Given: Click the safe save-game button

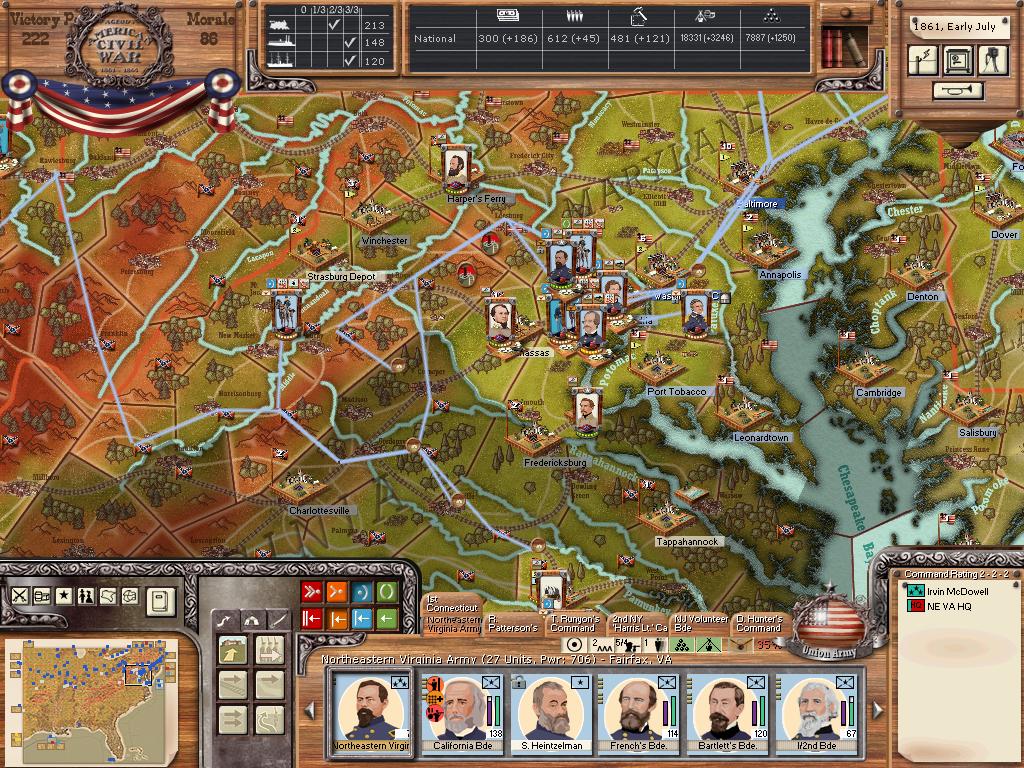Looking at the screenshot, I should point(957,60).
